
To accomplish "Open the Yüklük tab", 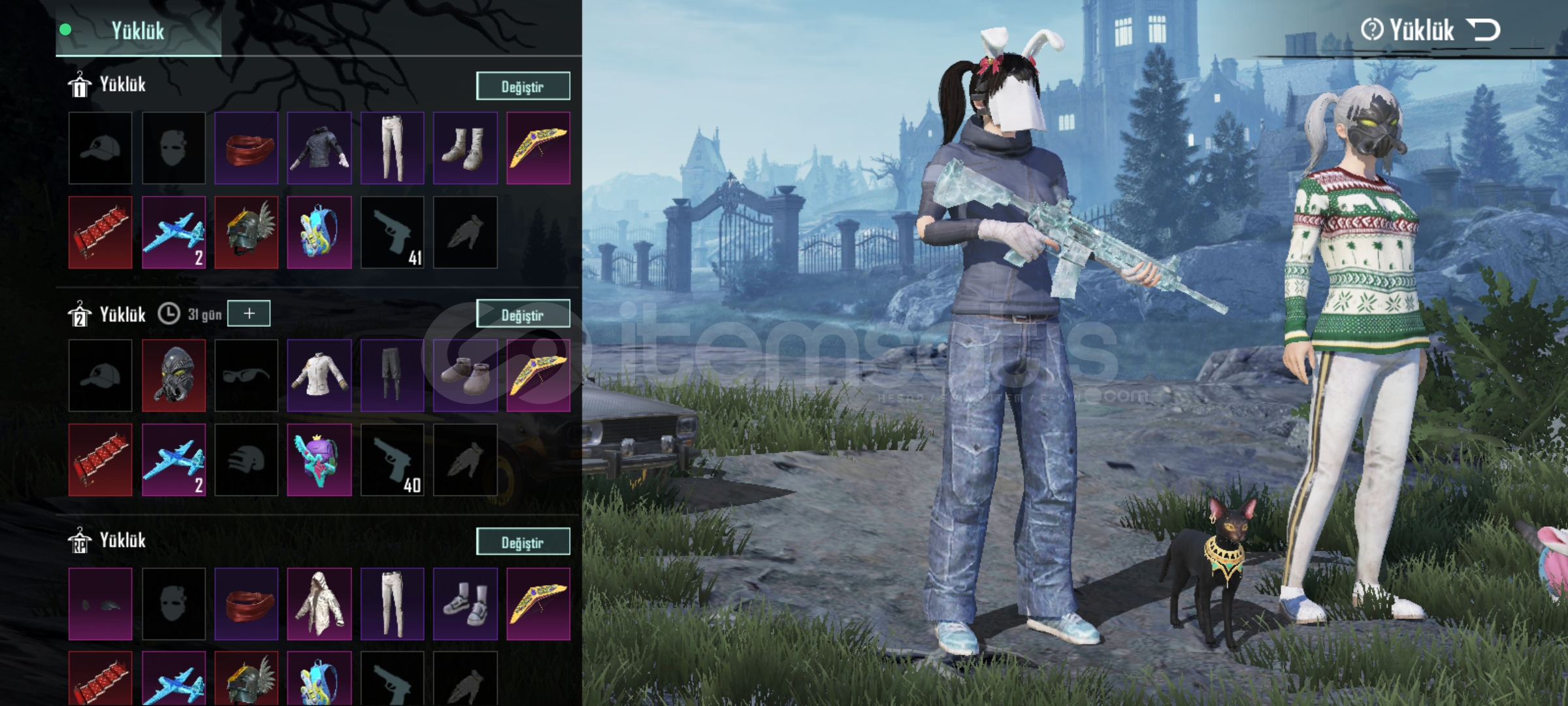I will point(138,31).
